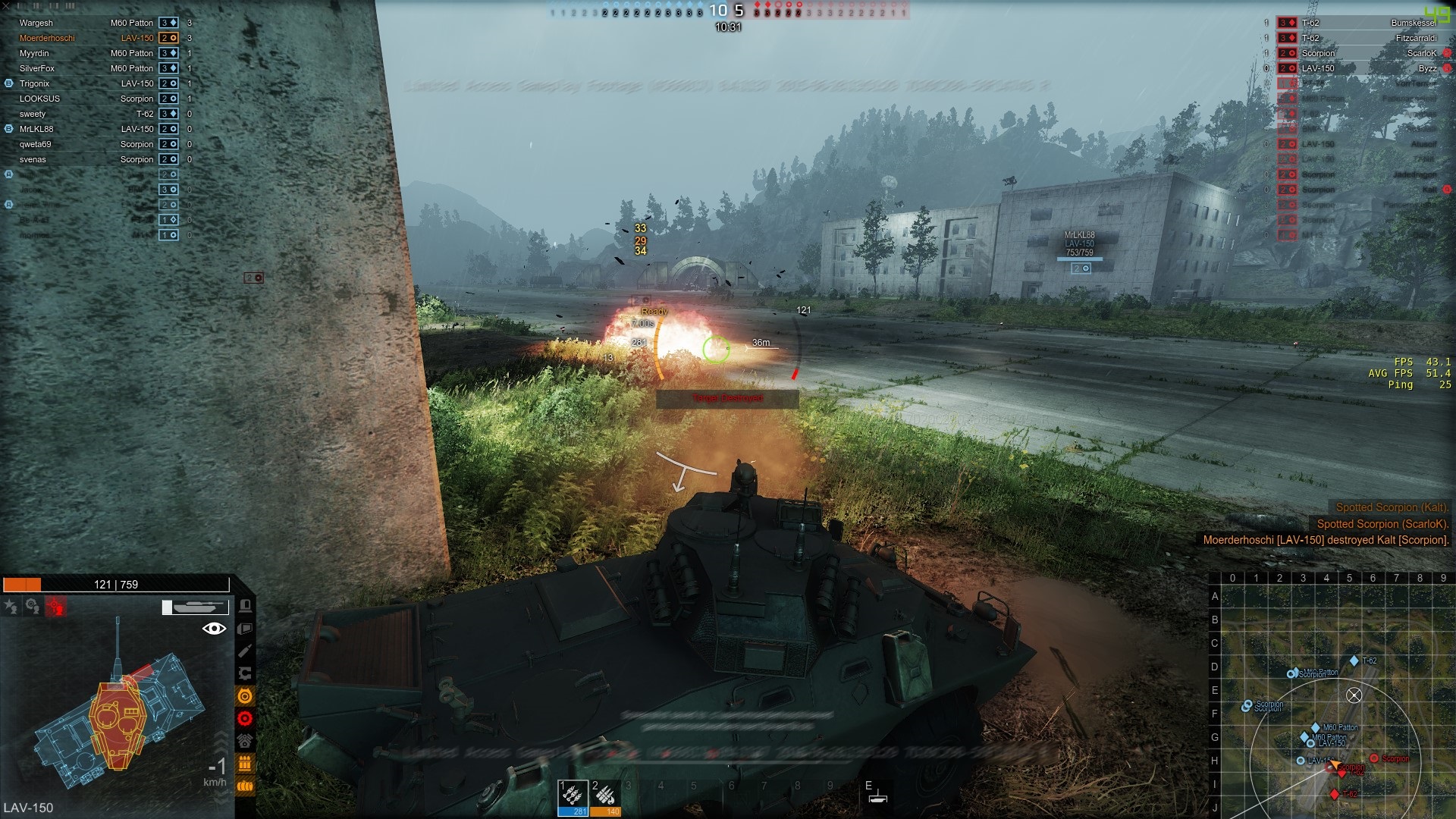Switch to the incendiary ammo slot with 140 rounds

[x=605, y=798]
